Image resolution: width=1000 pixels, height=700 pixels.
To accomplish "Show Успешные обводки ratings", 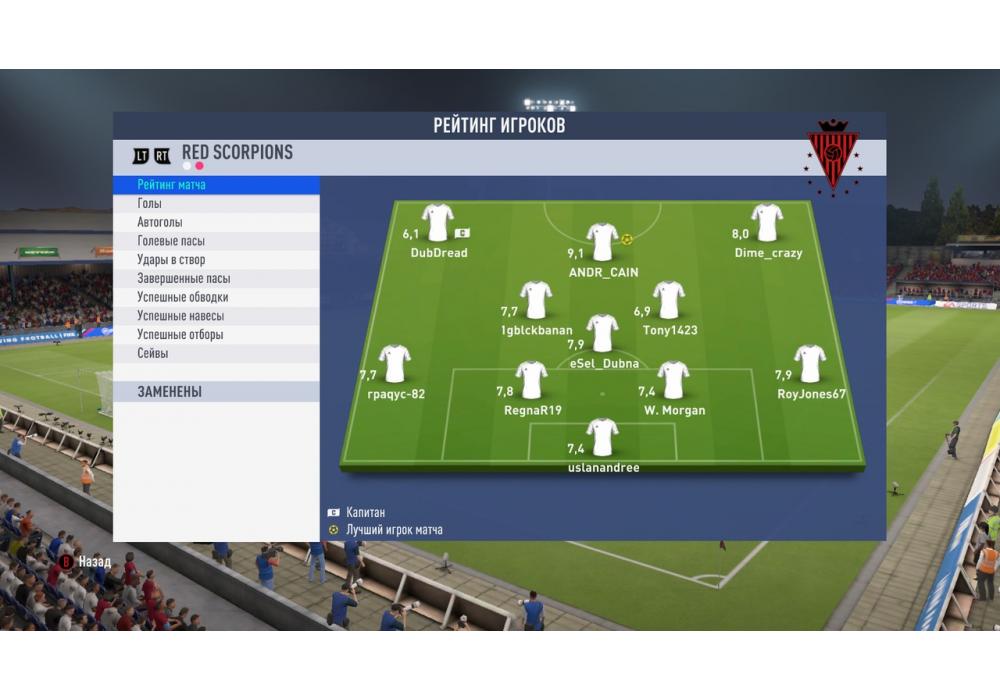I will pos(182,297).
